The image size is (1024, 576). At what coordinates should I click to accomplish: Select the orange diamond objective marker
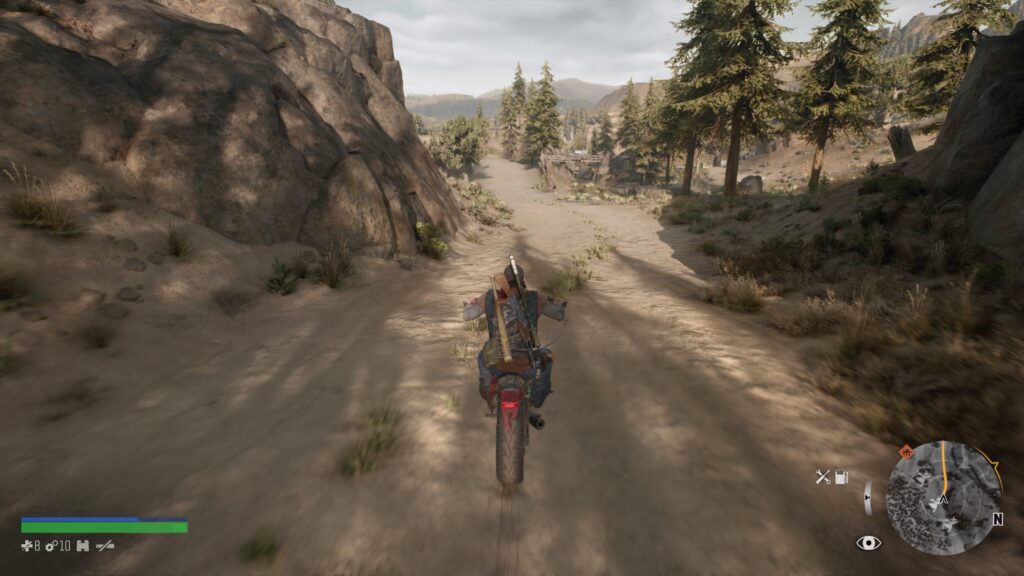[x=906, y=451]
